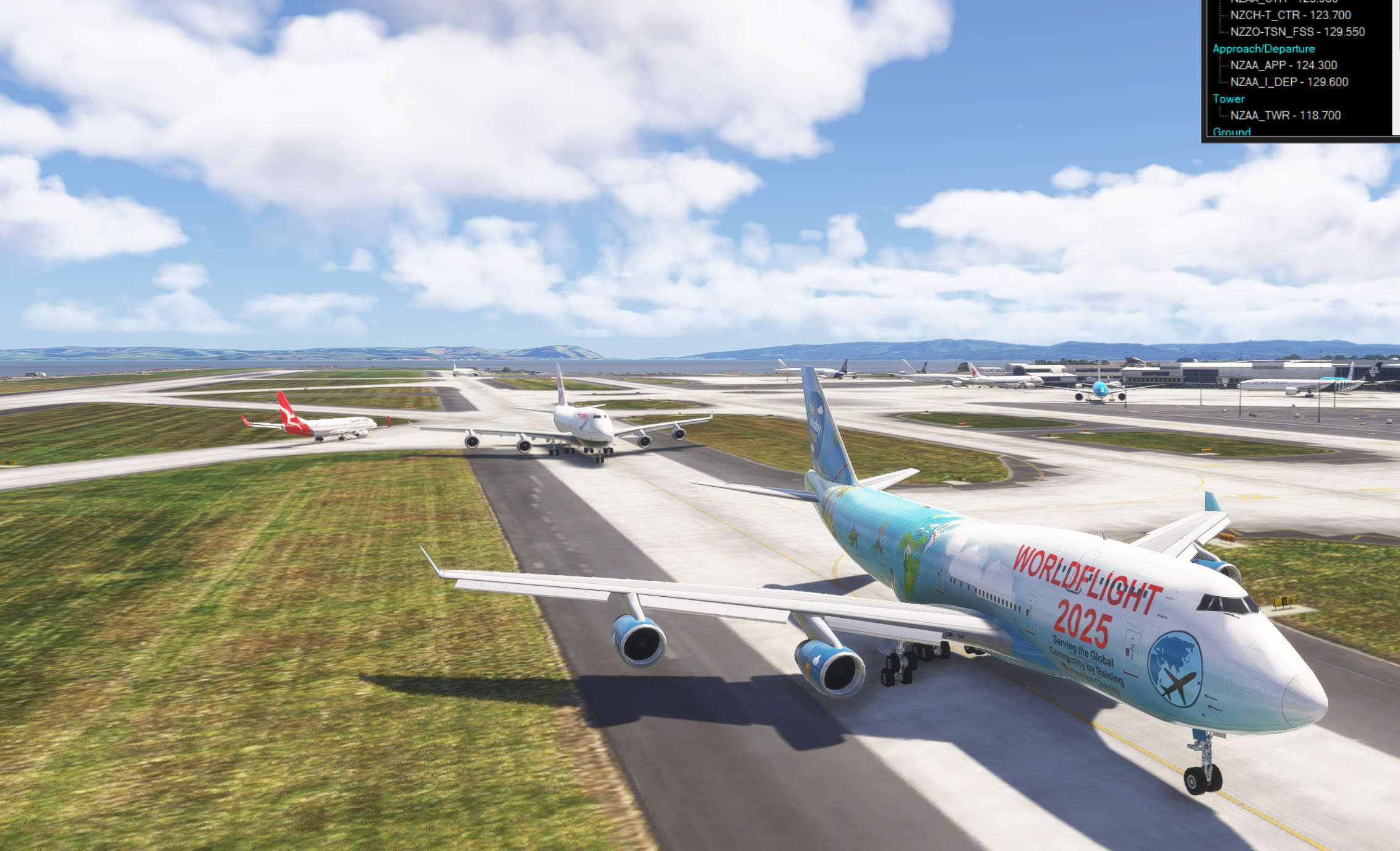Click the Ground category heading
Image resolution: width=1400 pixels, height=851 pixels.
1231,131
